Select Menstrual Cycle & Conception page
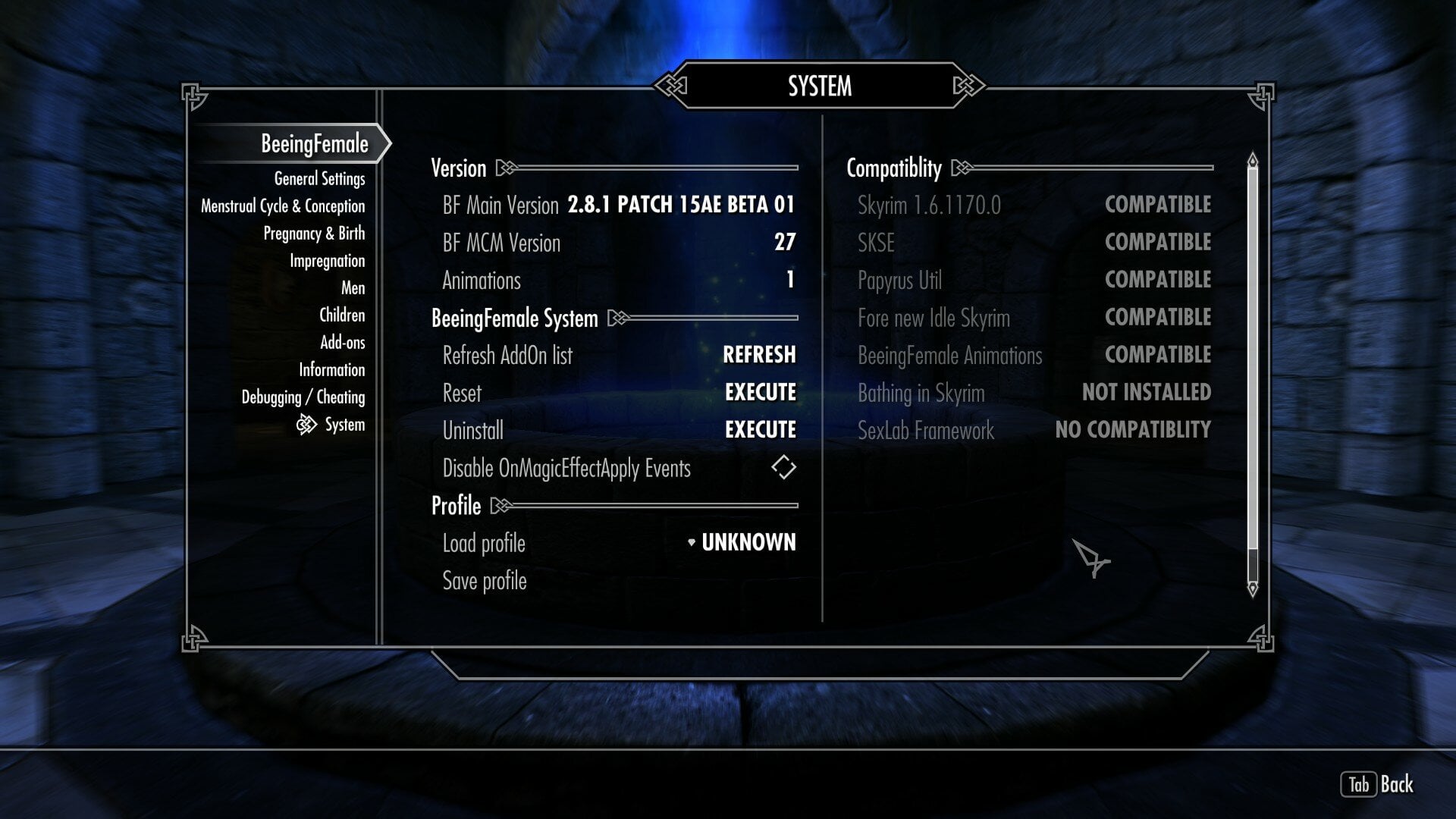 tap(283, 206)
